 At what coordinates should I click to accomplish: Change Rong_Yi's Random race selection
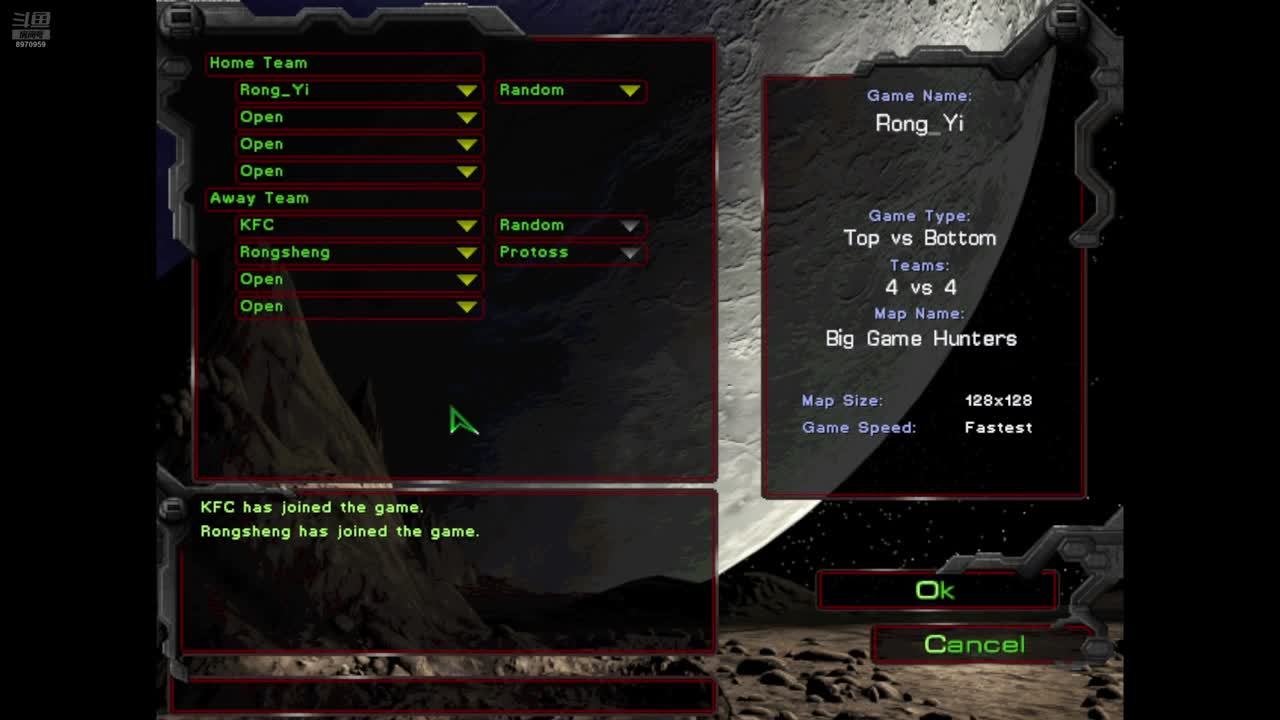point(629,91)
